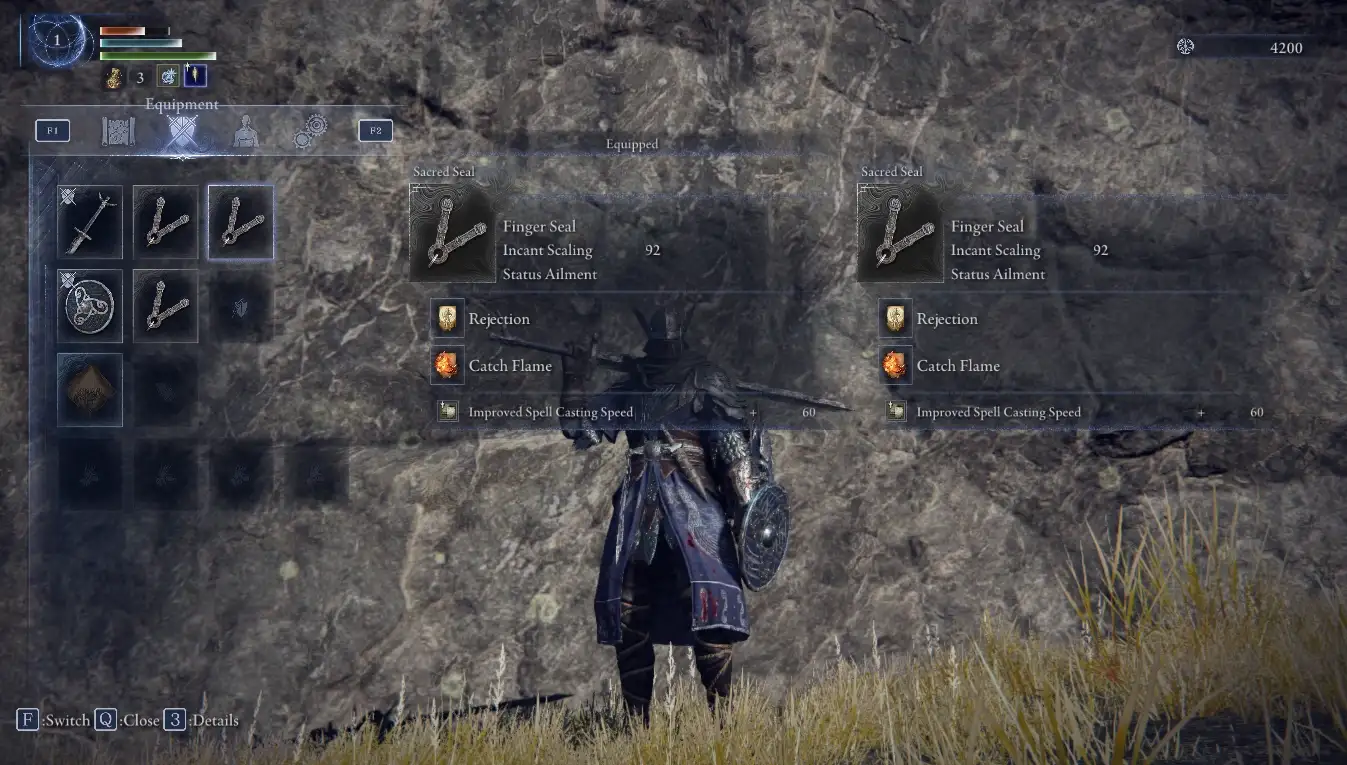The width and height of the screenshot is (1347, 765).
Task: Open the gears settings tab
Action: coord(310,131)
